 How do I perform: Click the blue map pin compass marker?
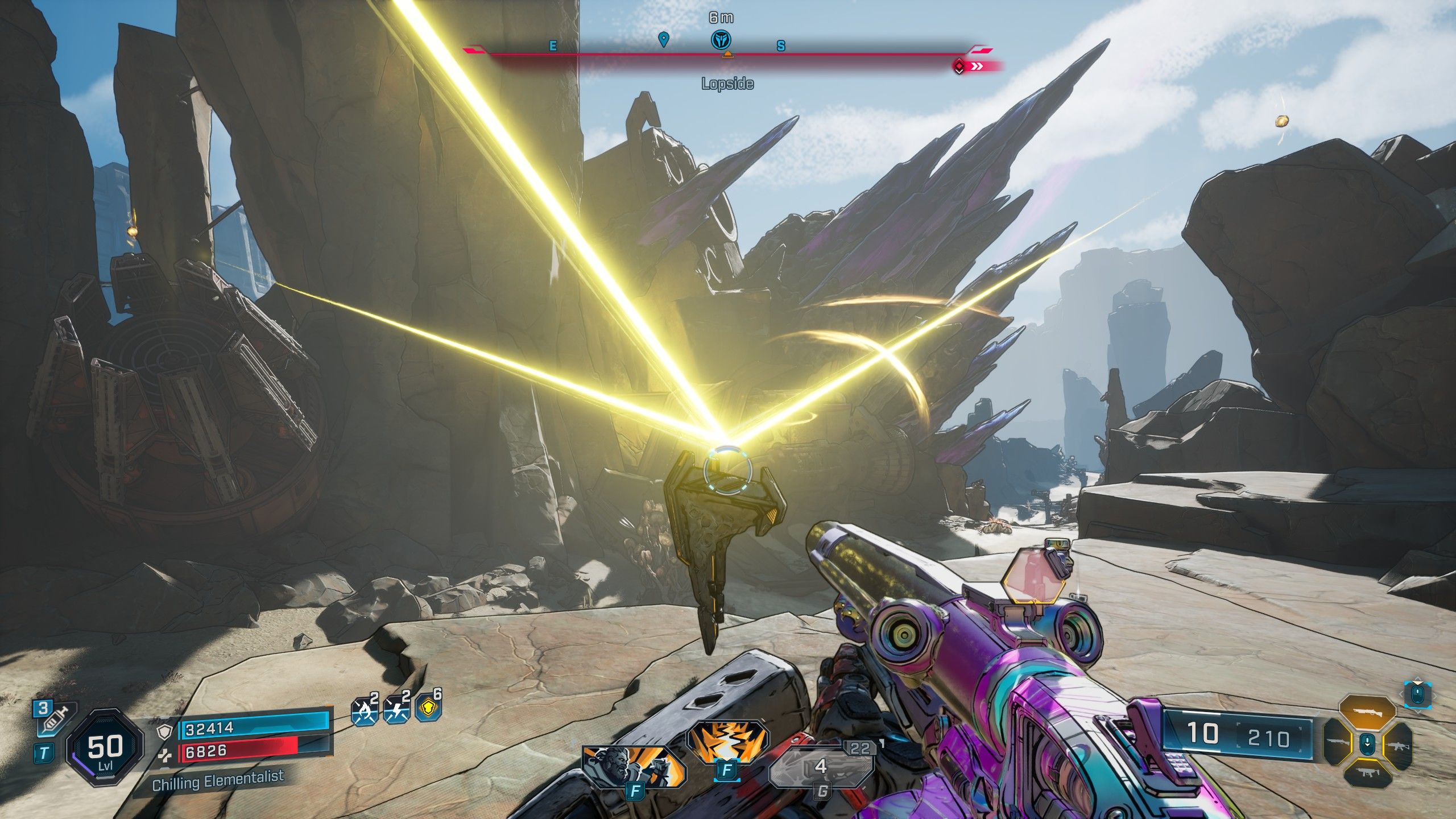point(663,39)
